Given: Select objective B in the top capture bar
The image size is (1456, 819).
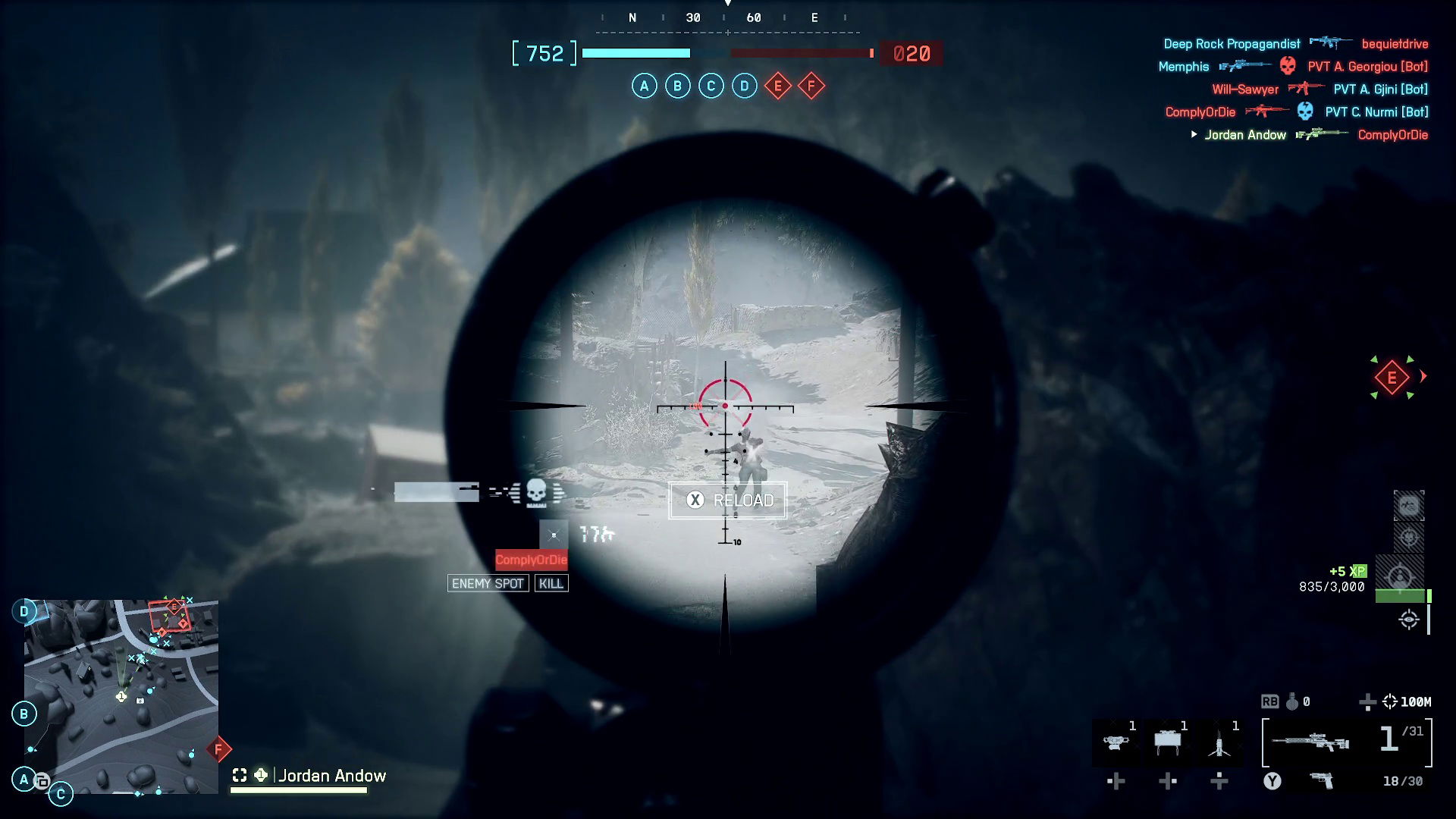Looking at the screenshot, I should pos(677,86).
